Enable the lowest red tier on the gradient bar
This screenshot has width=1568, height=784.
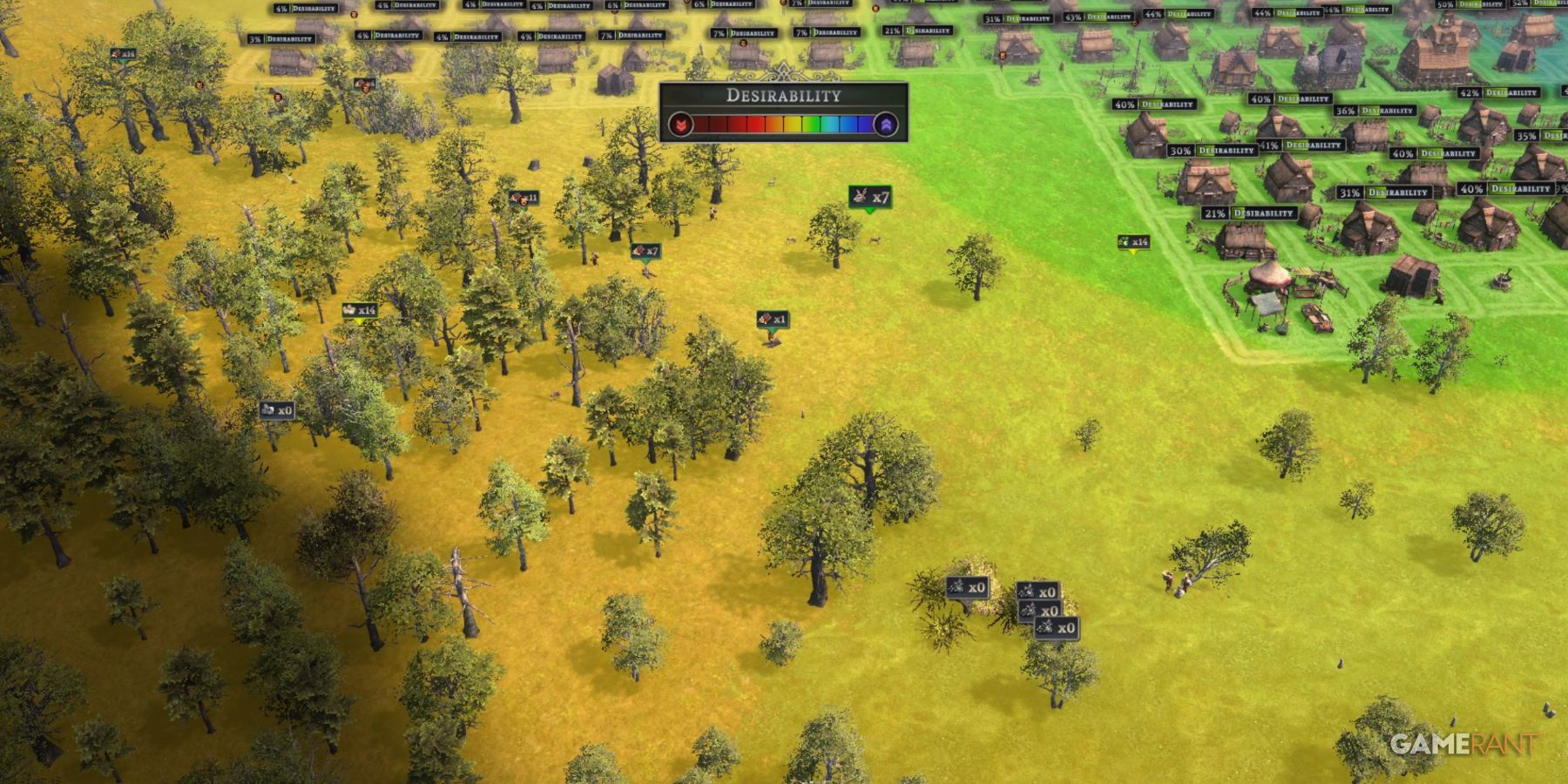701,124
